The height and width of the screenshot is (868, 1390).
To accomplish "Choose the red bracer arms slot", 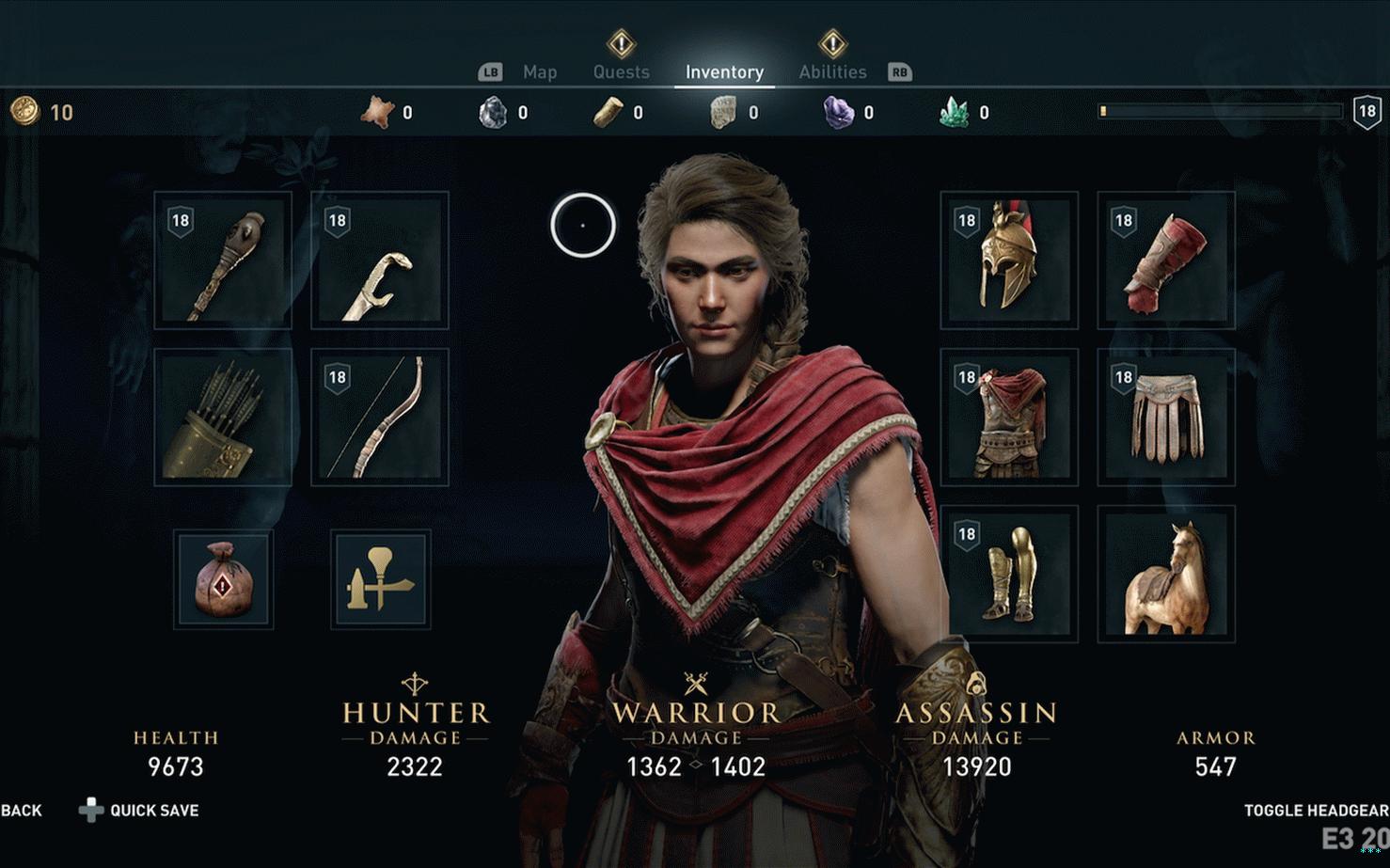I will point(1166,260).
